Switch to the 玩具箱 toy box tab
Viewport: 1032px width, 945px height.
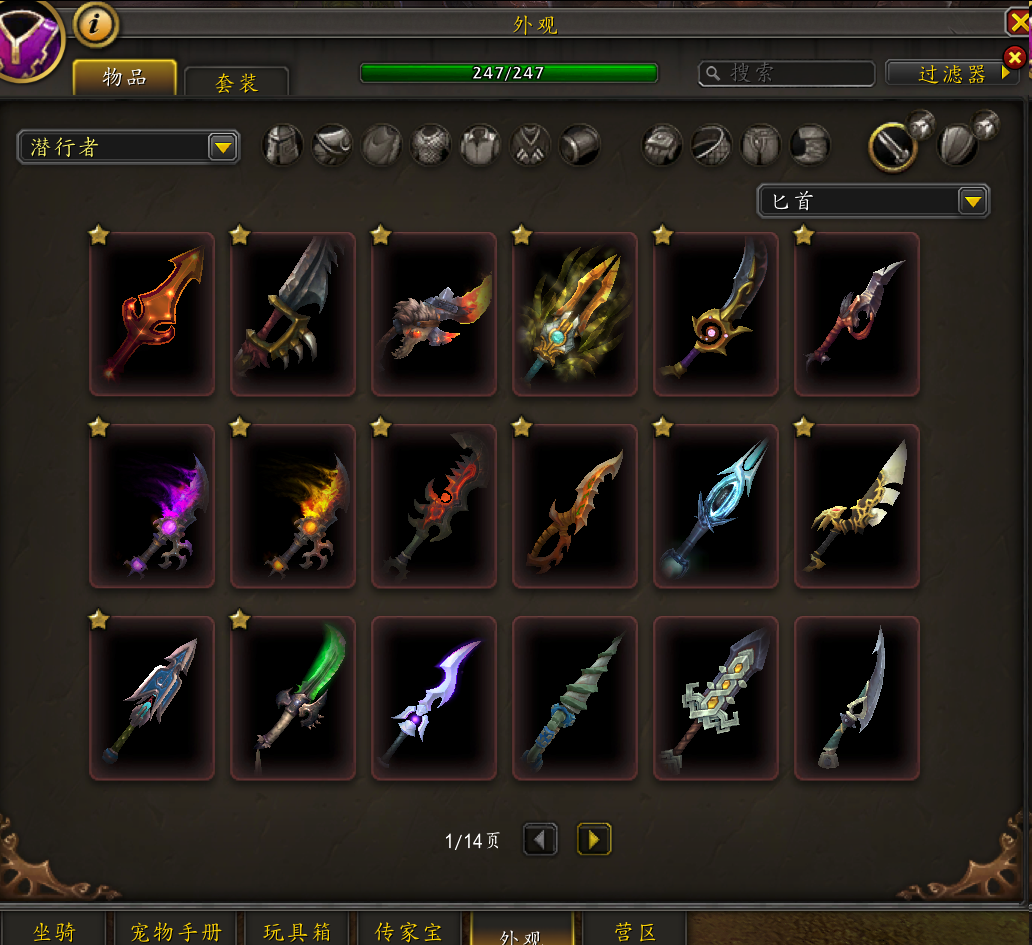297,932
